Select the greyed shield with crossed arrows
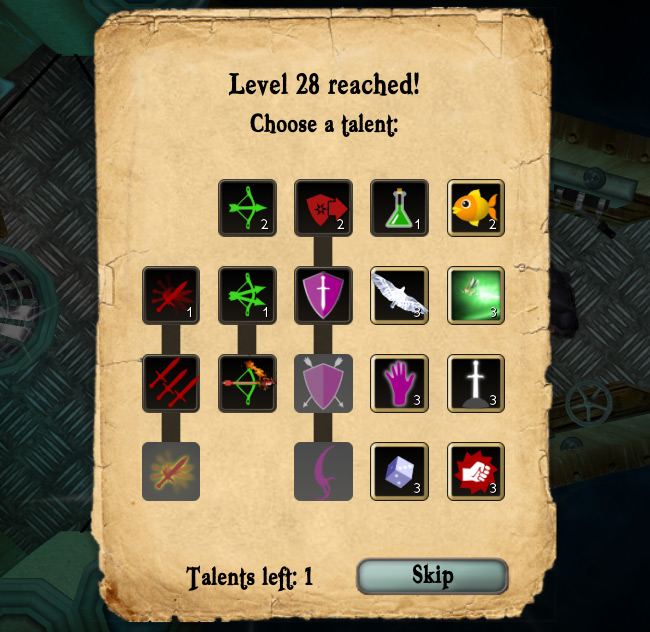This screenshot has height=632, width=650. coord(324,383)
